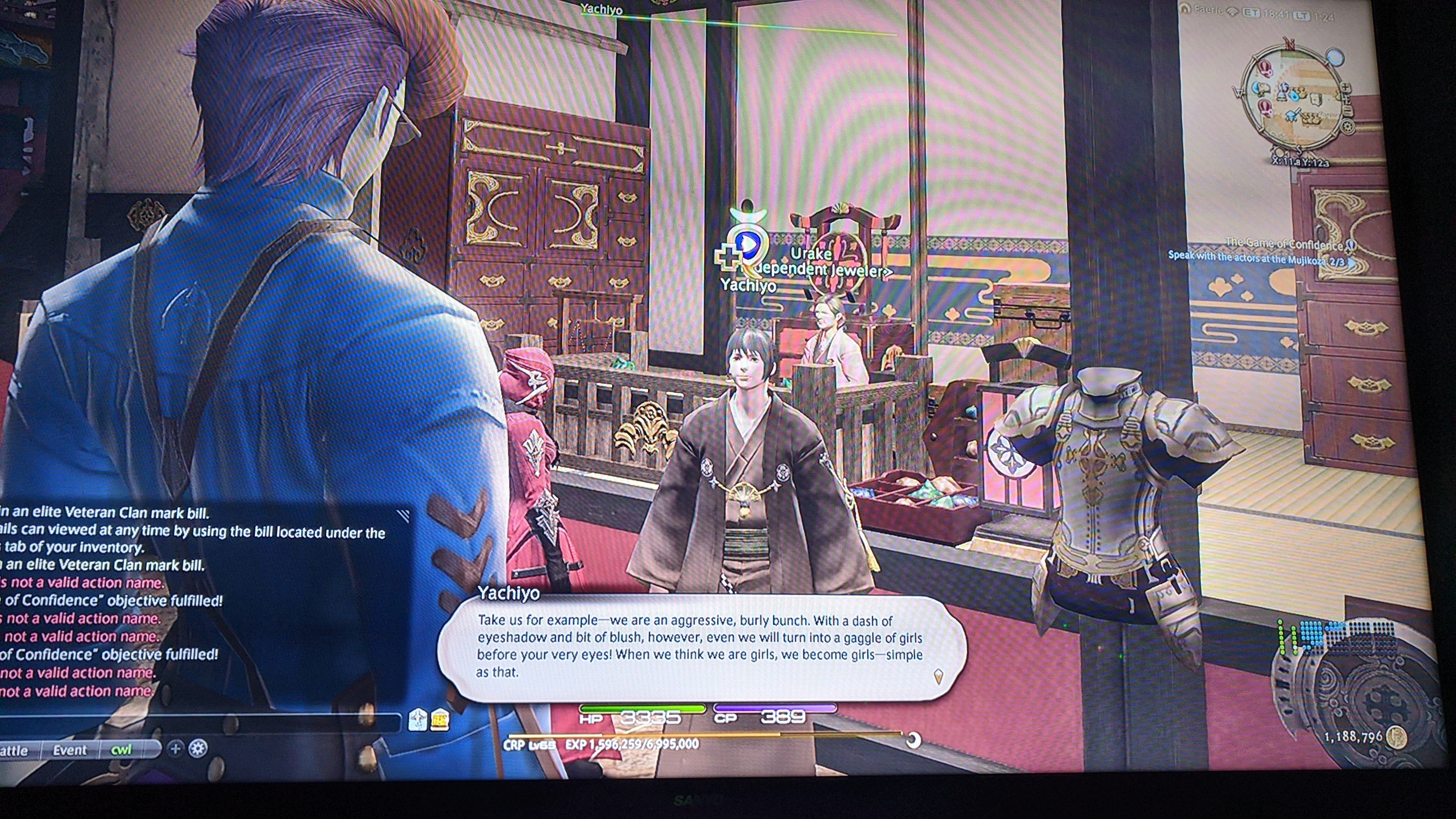Image resolution: width=1456 pixels, height=819 pixels.
Task: Advance Yachiyo's dialogue text box
Action: (x=701, y=647)
